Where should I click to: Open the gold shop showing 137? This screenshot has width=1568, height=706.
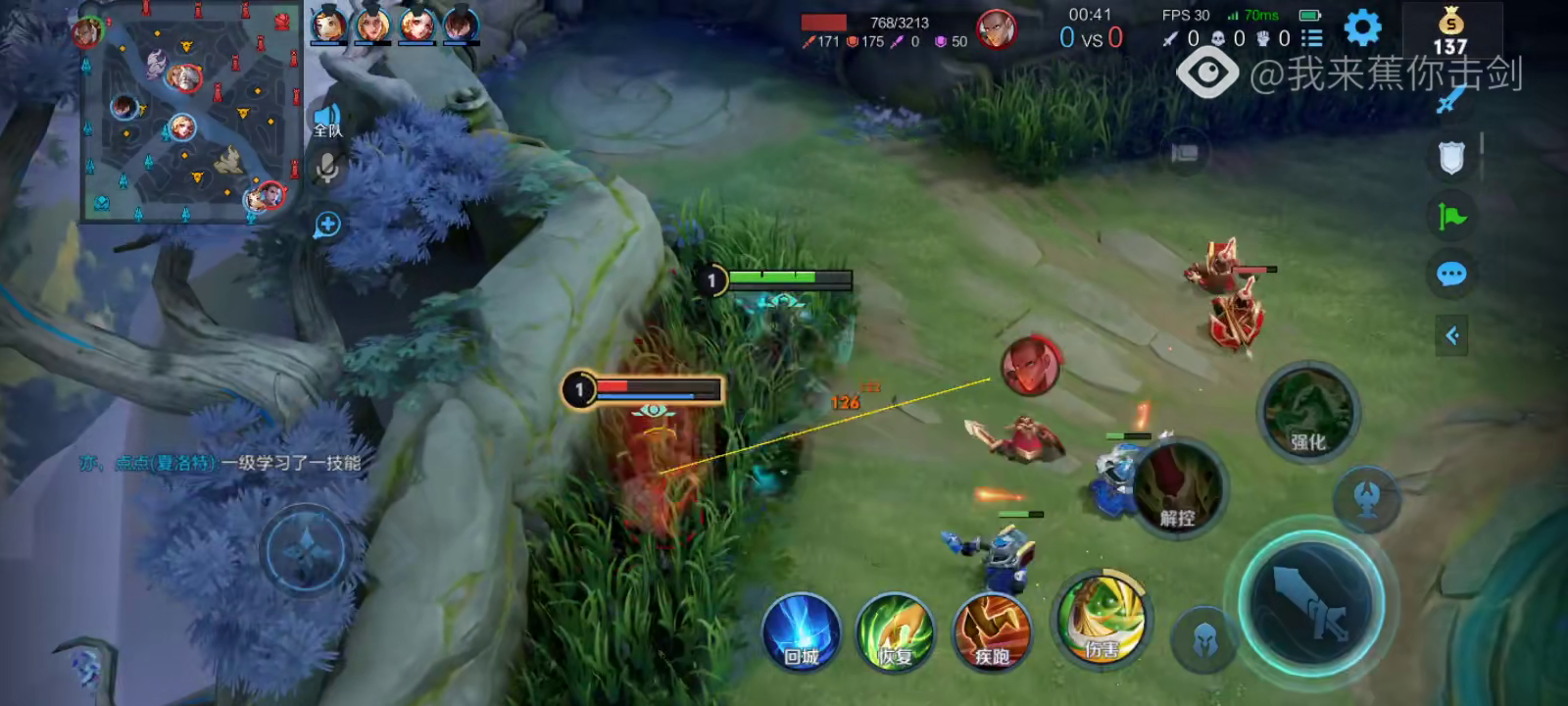pyautogui.click(x=1450, y=31)
